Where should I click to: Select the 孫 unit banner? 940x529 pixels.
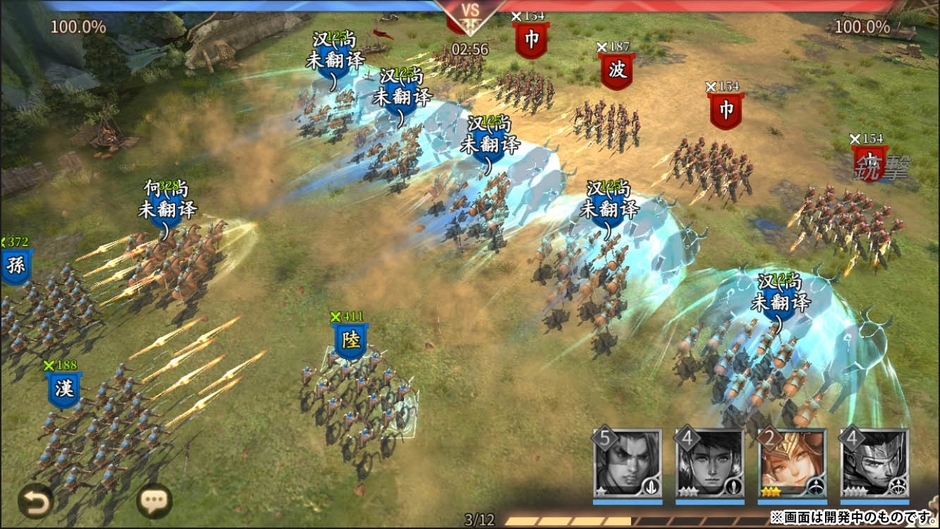click(x=15, y=266)
